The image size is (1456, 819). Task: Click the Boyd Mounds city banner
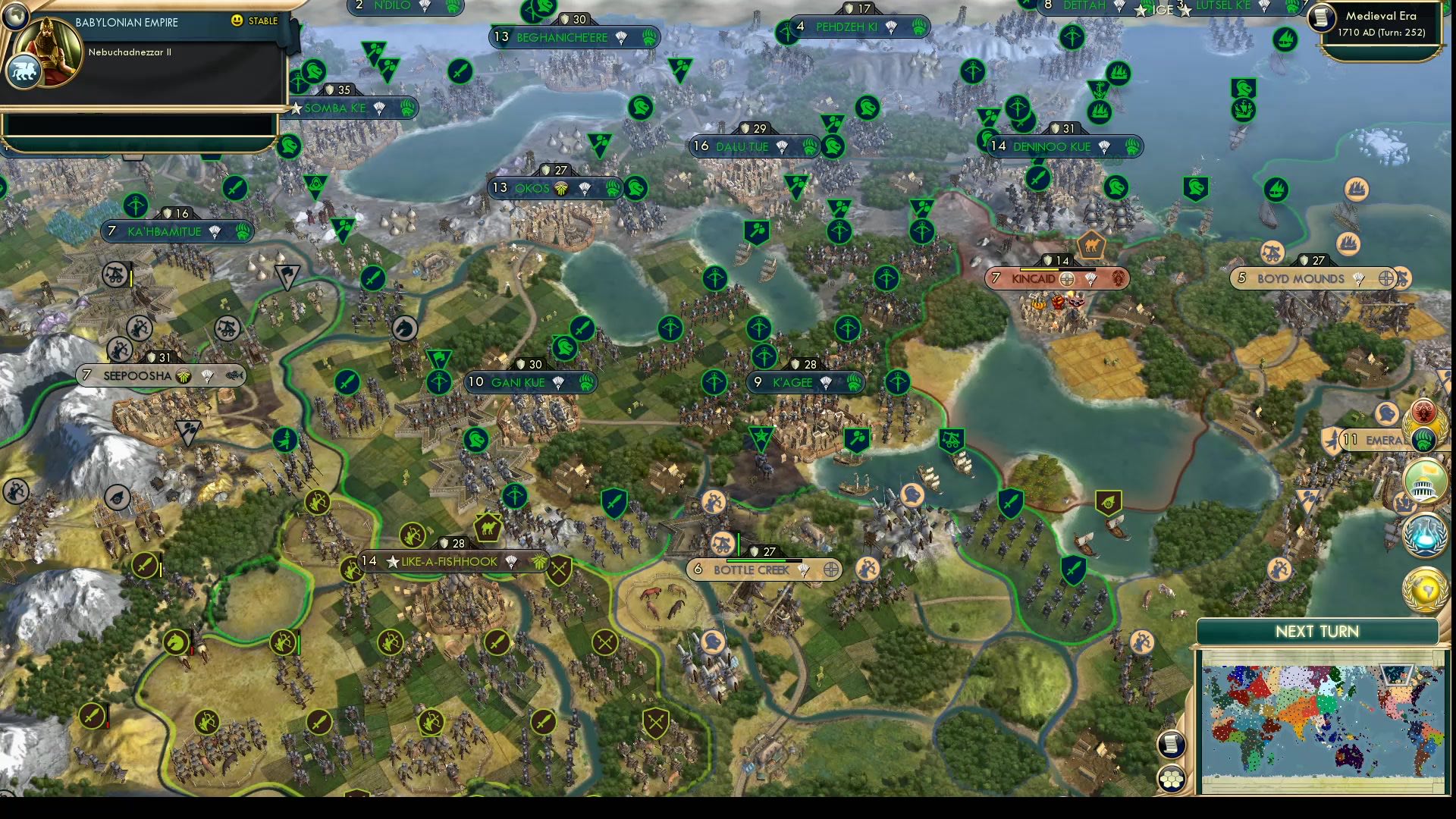1299,278
